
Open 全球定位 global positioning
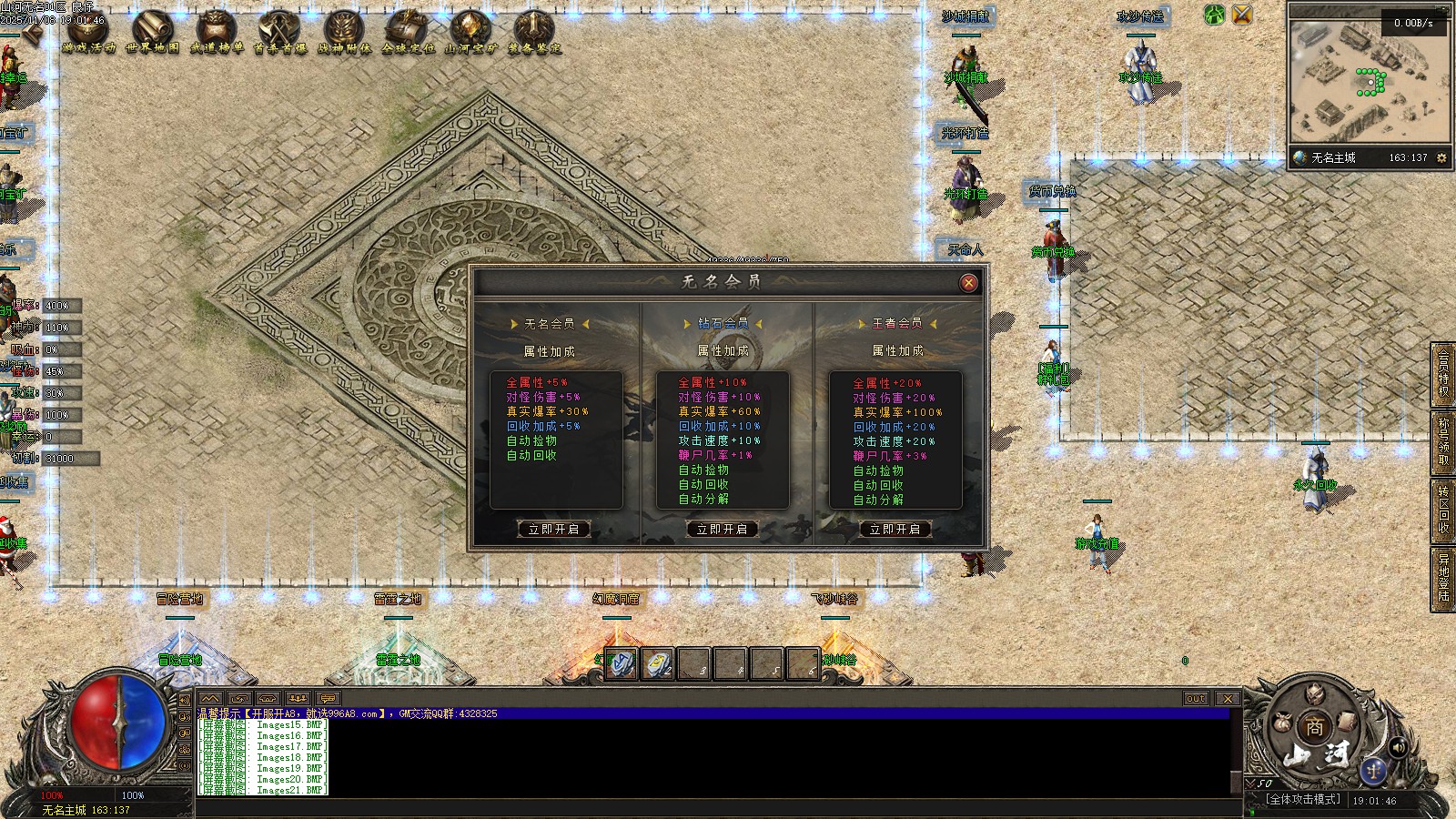(x=408, y=32)
